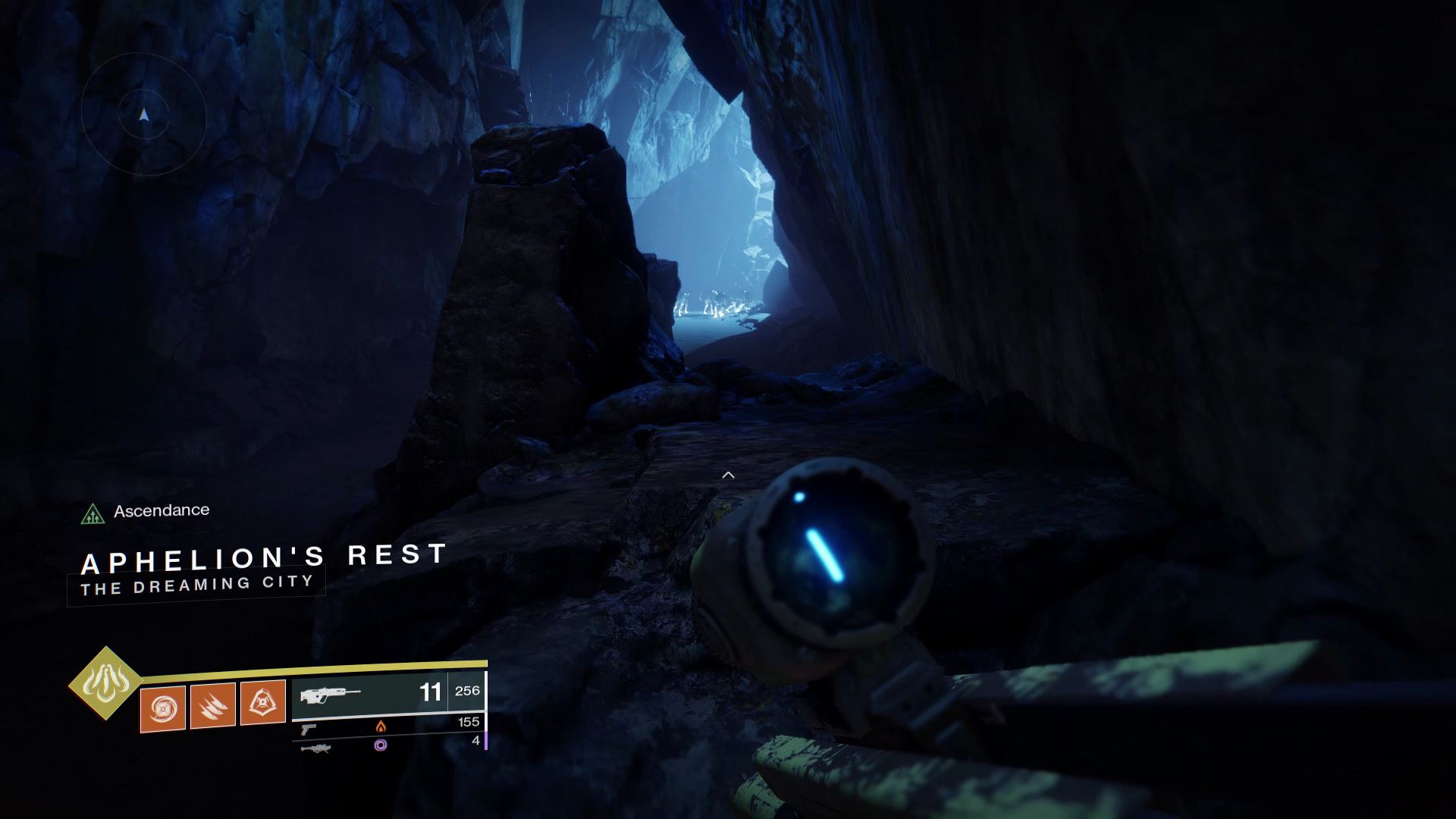Switch to the heavy launcher weapon
This screenshot has width=1456, height=819.
(315, 748)
